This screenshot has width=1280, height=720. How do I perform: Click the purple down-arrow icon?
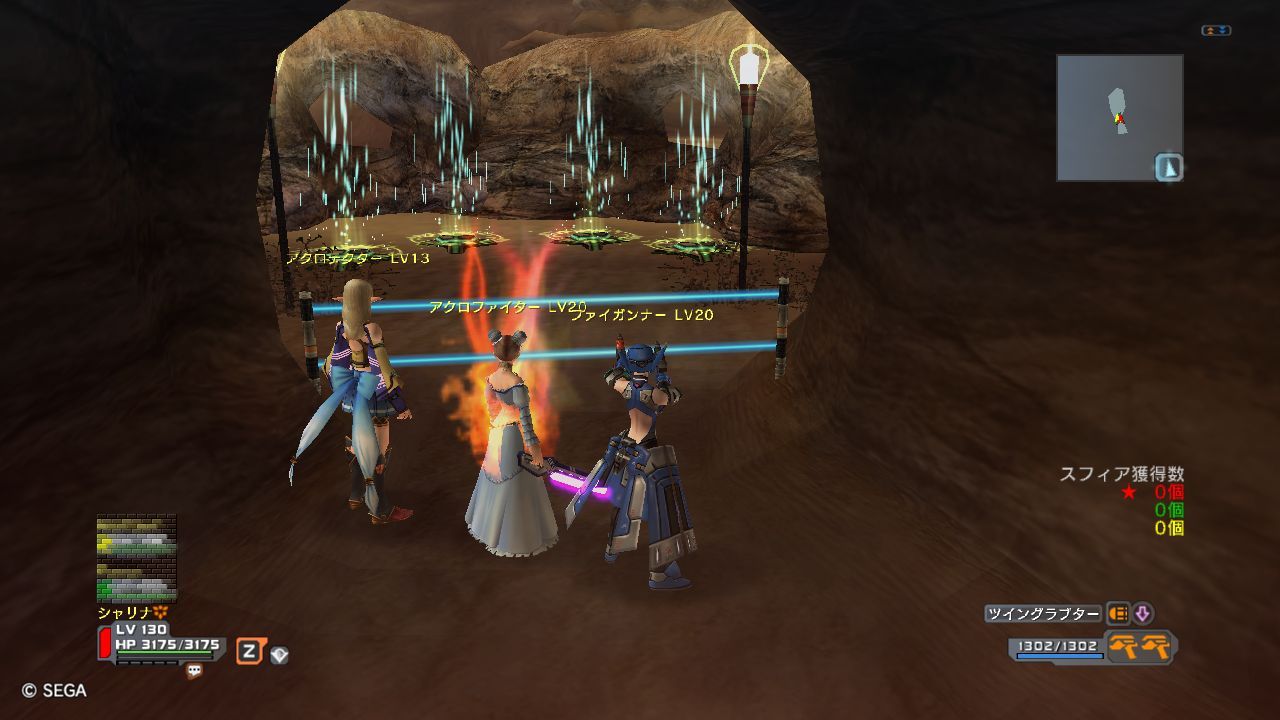pos(1142,614)
